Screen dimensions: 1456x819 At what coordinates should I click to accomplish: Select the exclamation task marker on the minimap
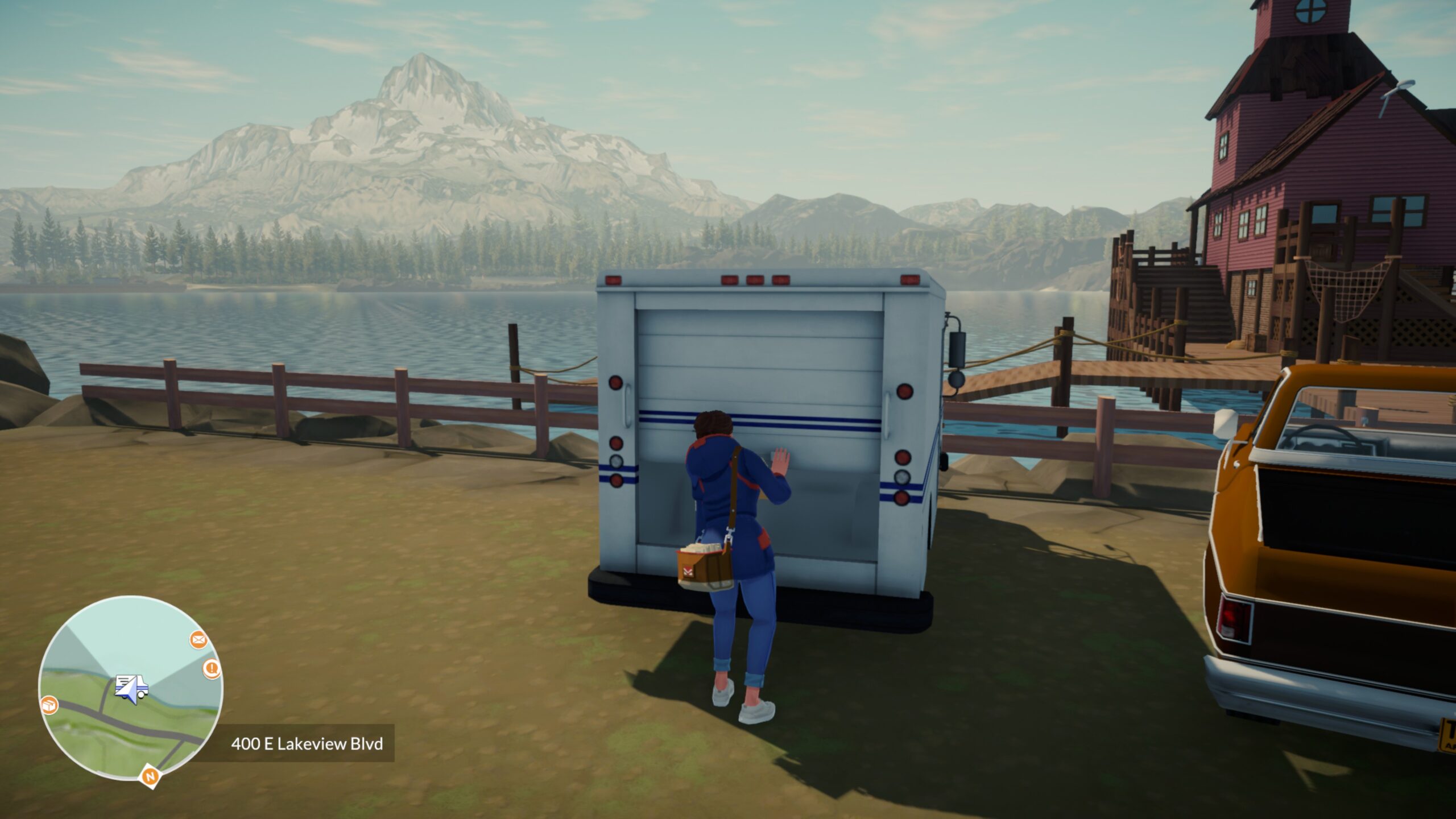[212, 669]
